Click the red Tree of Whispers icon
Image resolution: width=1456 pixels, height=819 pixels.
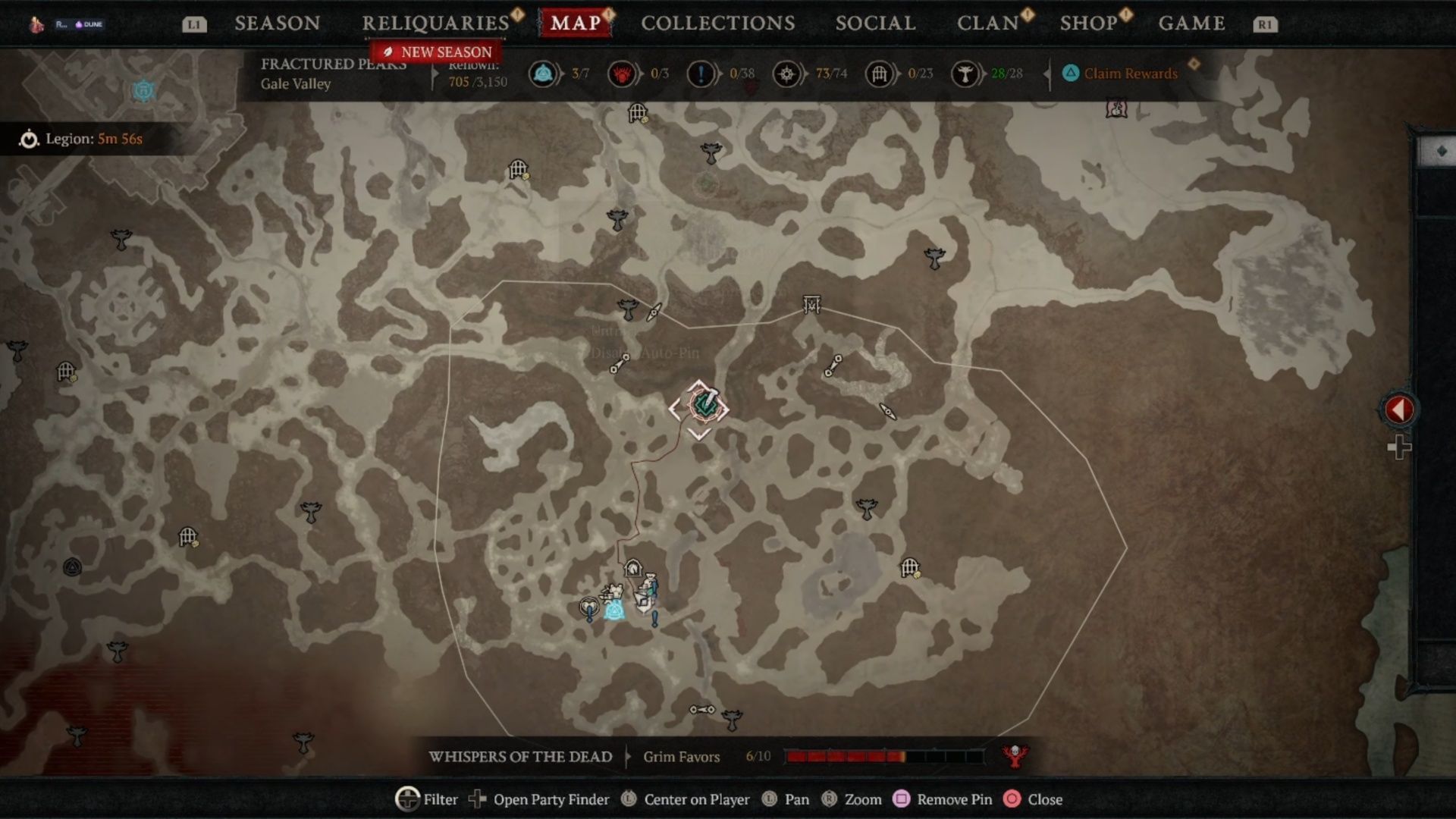(x=1015, y=755)
